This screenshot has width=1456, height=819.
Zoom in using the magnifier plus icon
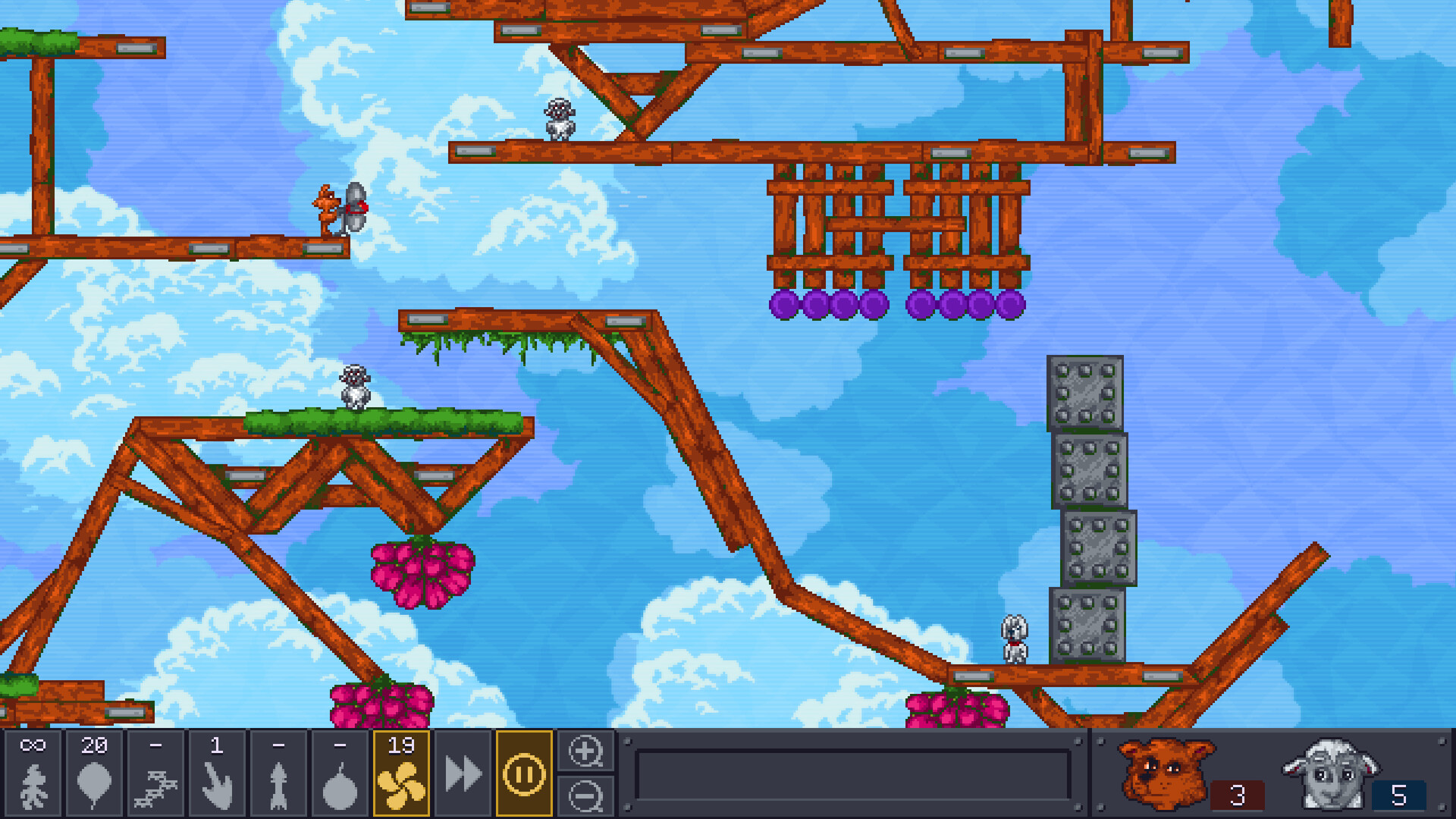point(585,752)
